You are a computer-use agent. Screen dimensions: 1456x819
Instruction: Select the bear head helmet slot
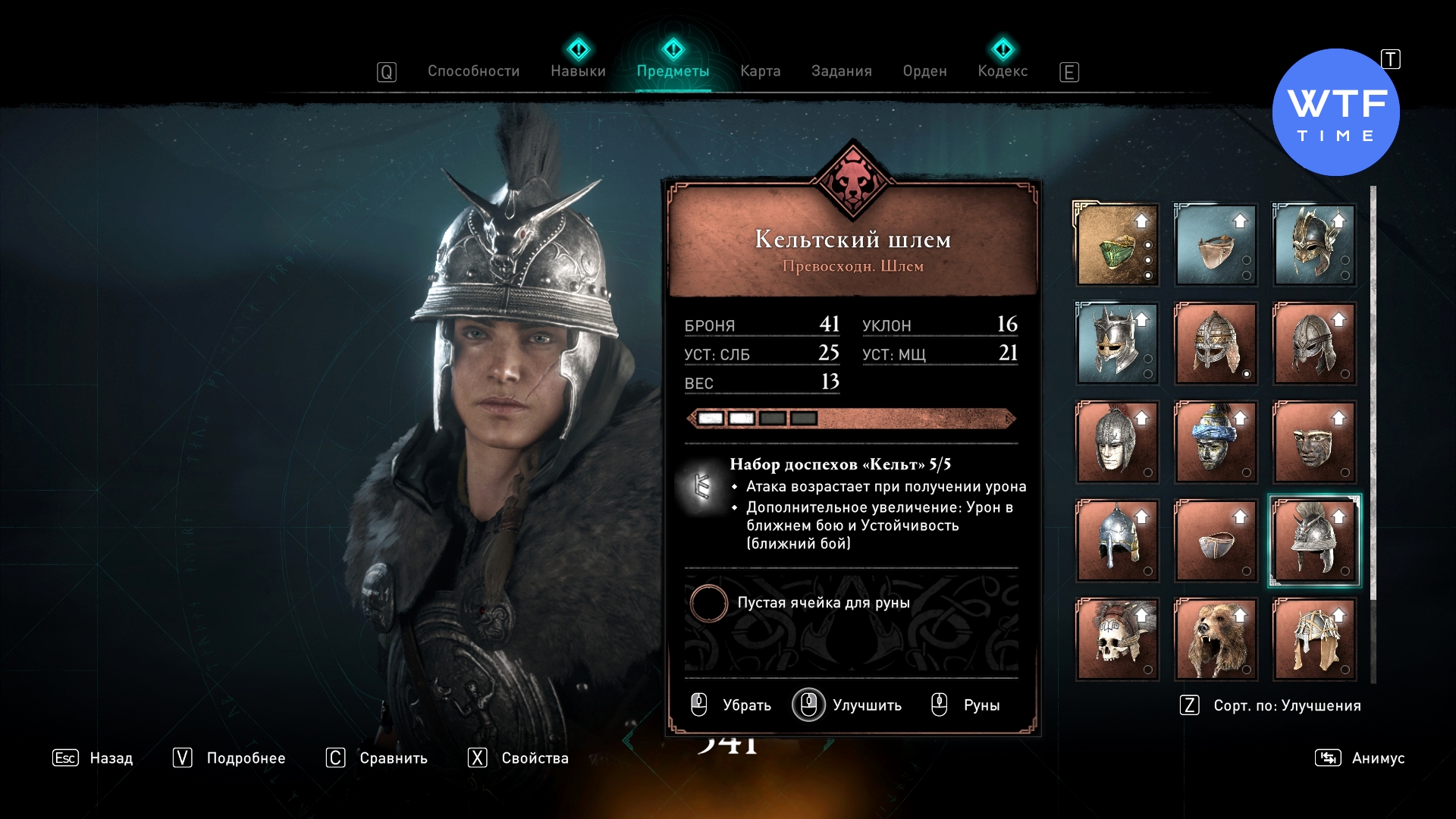[1216, 639]
